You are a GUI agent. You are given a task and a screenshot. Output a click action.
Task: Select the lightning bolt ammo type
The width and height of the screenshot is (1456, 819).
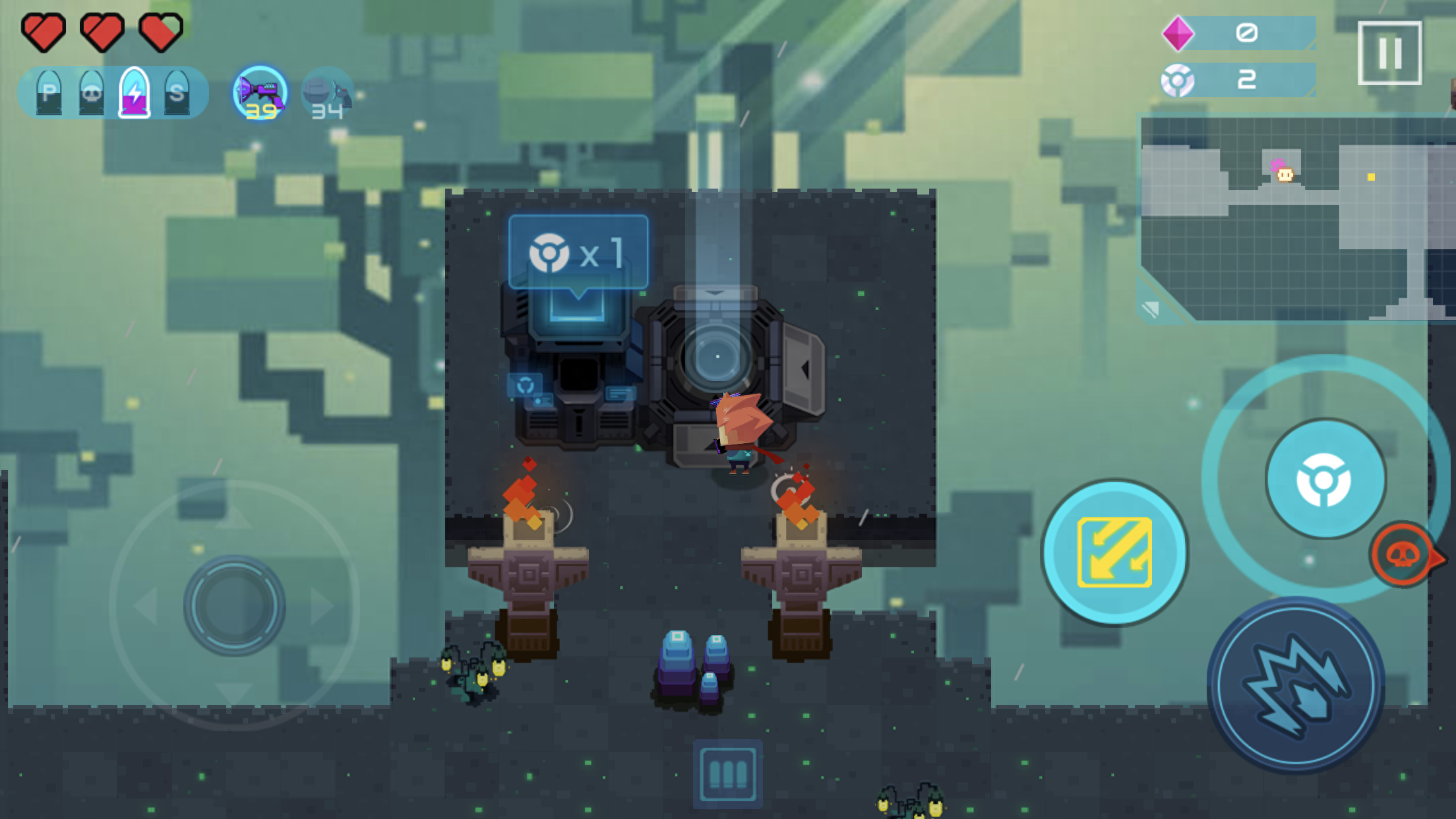(135, 93)
